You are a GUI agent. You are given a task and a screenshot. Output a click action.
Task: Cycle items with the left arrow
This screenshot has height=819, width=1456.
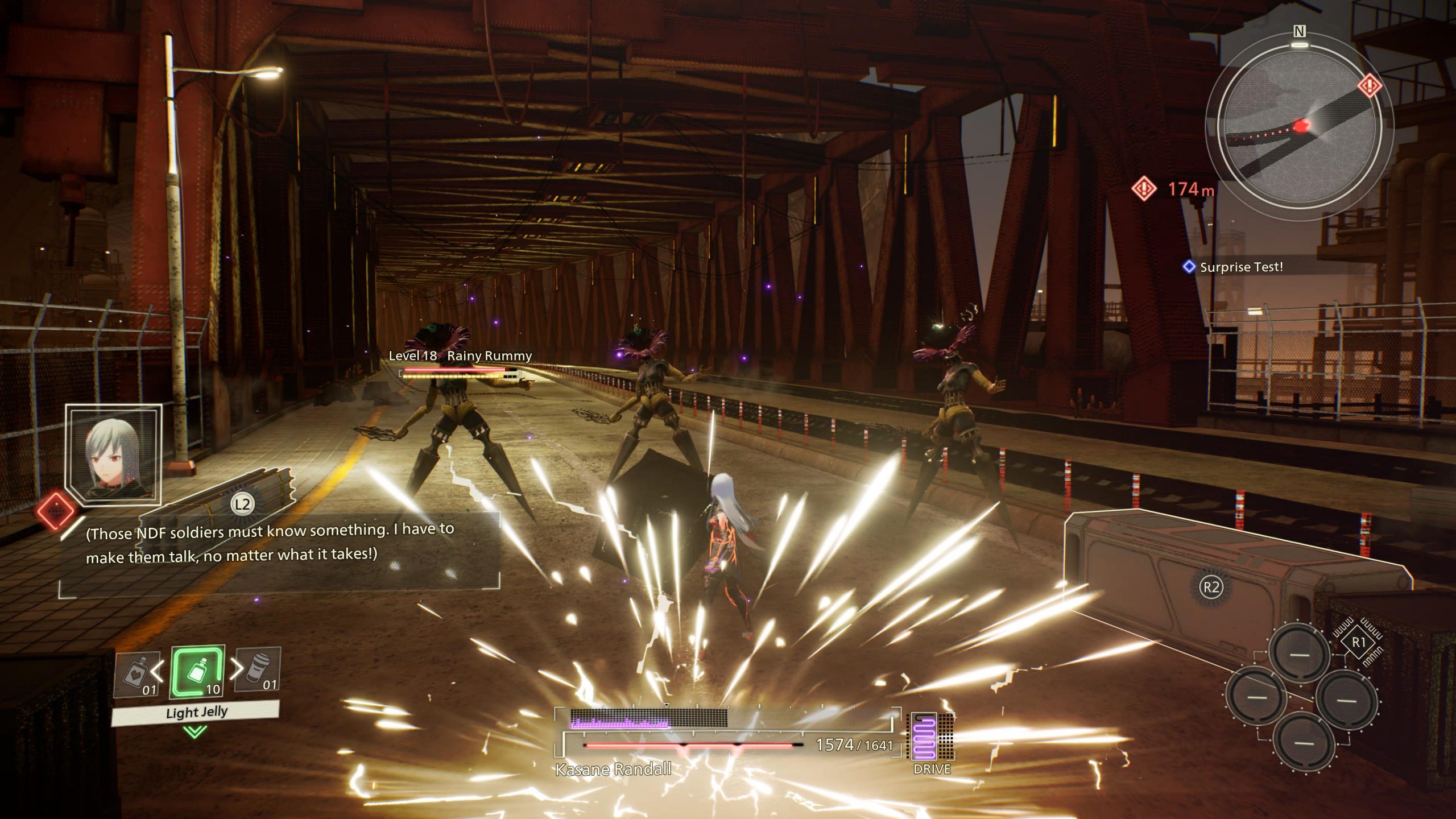(x=158, y=672)
